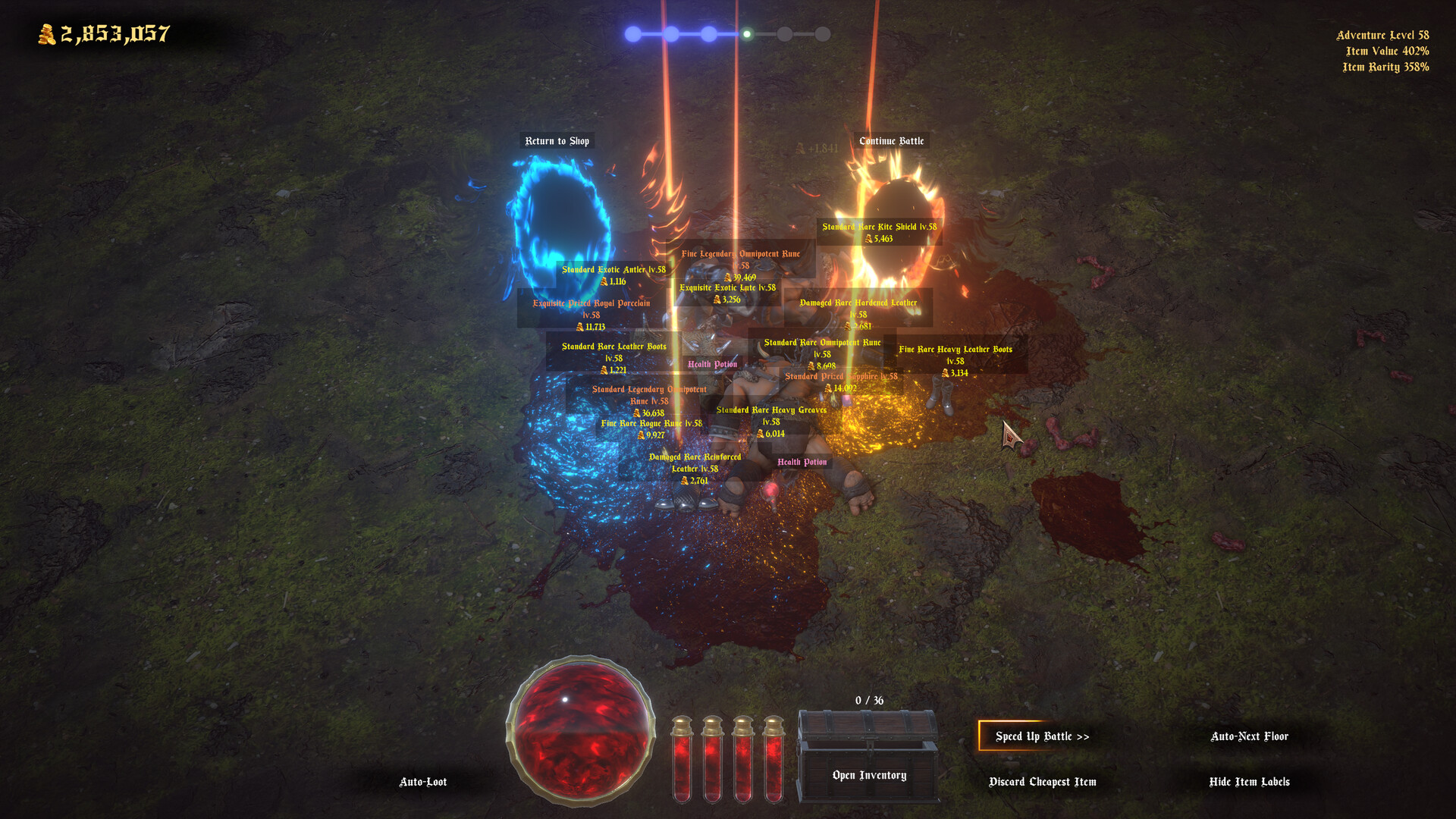Activate Speed Up Battle
Screen dimensions: 1456x819
tap(1044, 736)
